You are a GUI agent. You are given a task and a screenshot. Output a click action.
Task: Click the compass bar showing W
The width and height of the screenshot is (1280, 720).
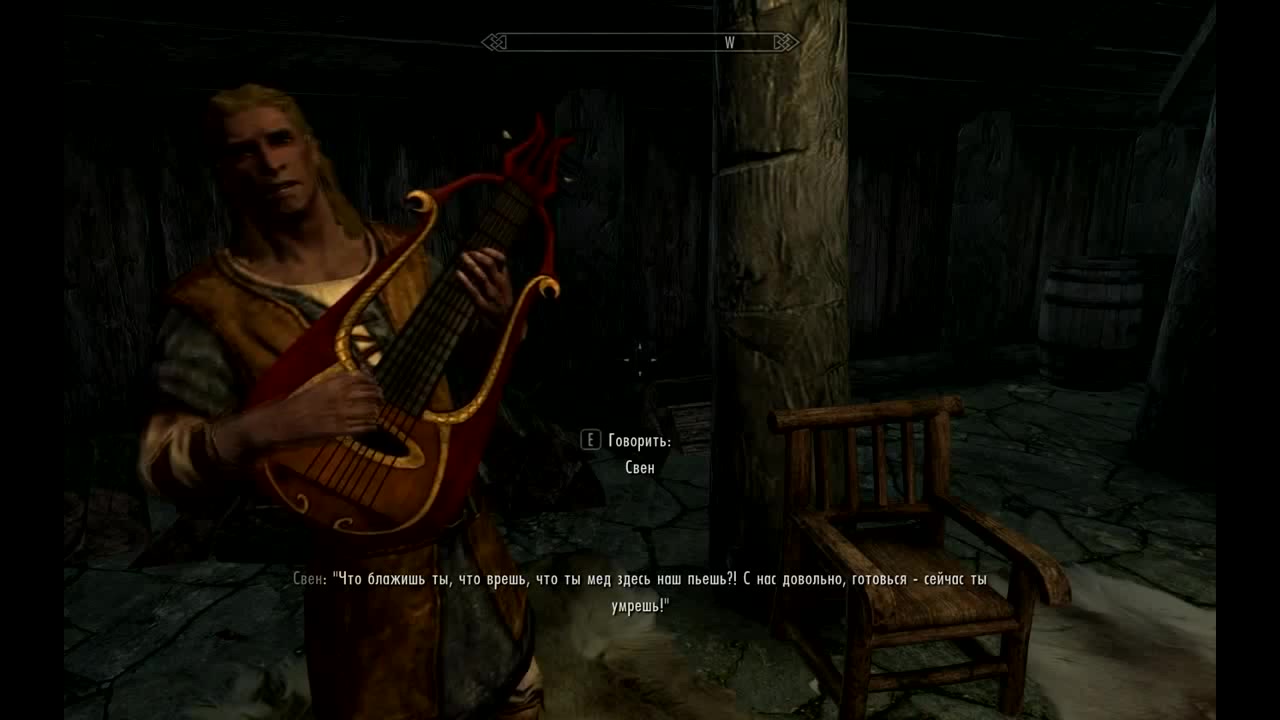(x=640, y=42)
